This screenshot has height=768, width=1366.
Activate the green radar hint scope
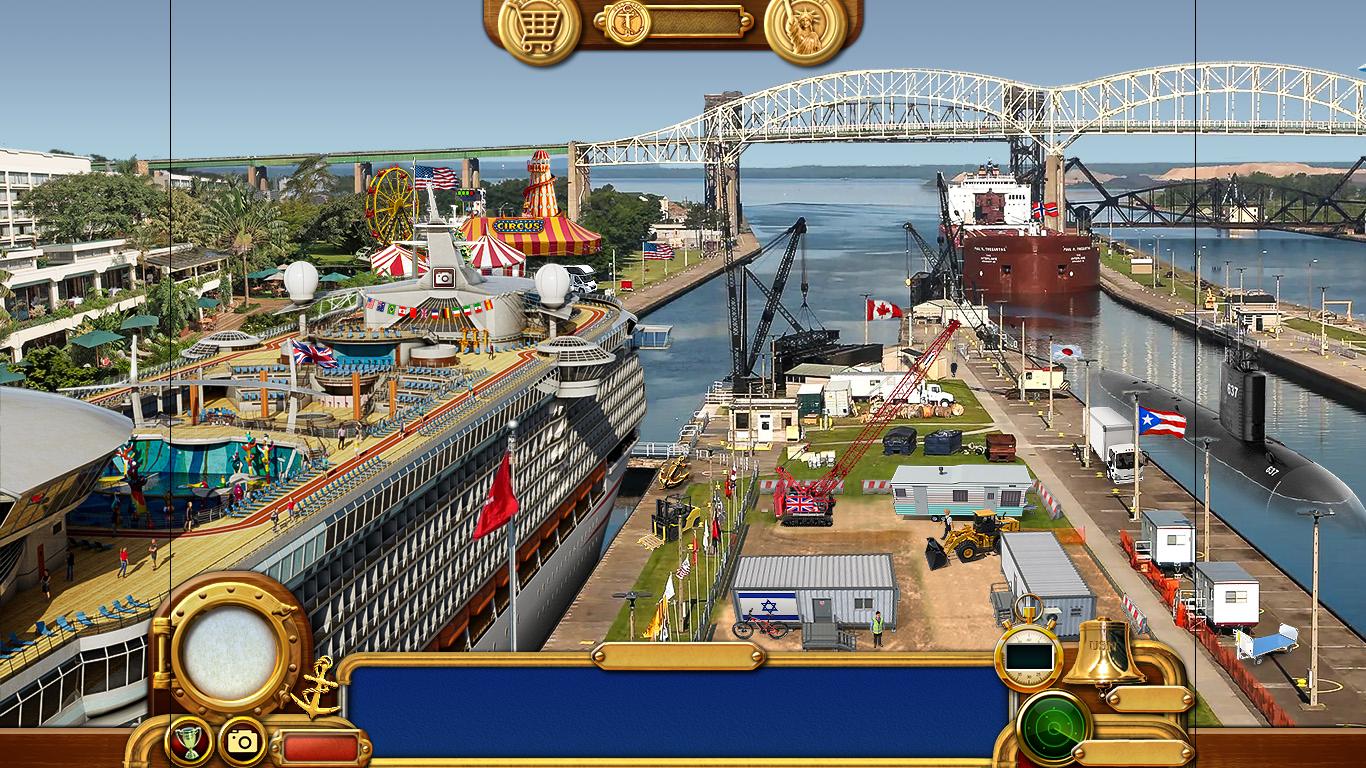pyautogui.click(x=1053, y=727)
